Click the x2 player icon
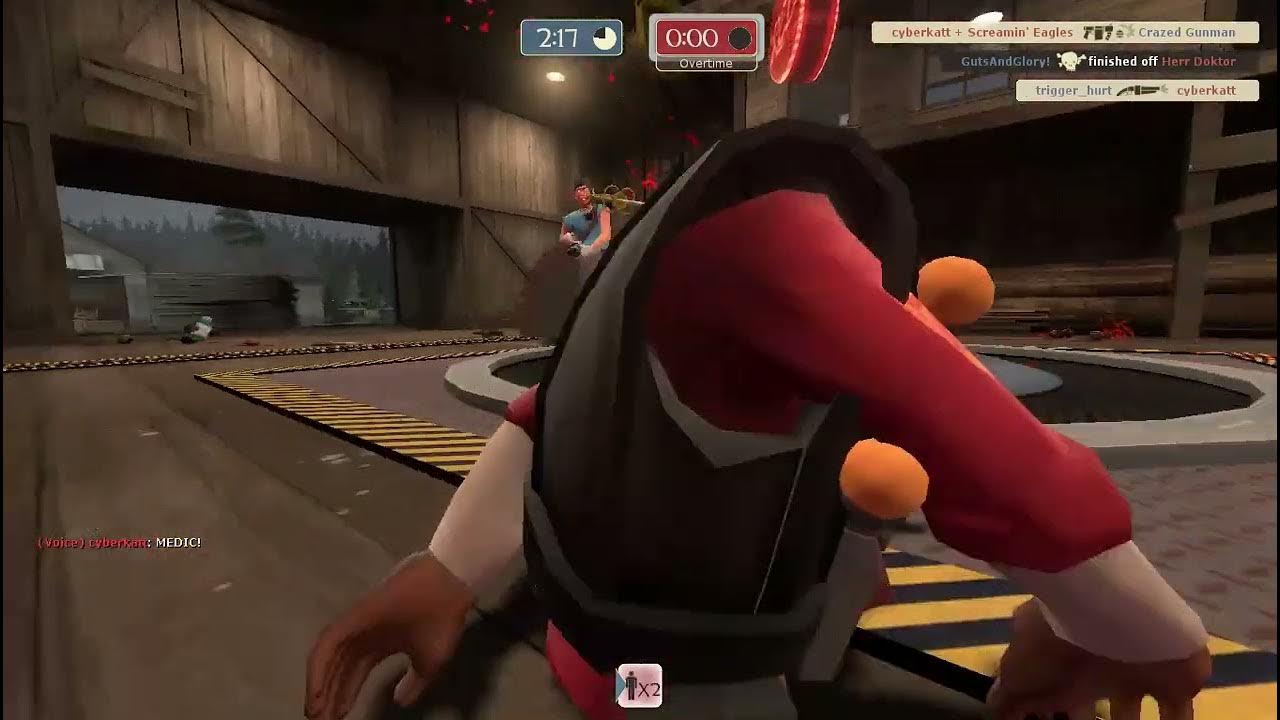Image resolution: width=1280 pixels, height=720 pixels. (639, 687)
